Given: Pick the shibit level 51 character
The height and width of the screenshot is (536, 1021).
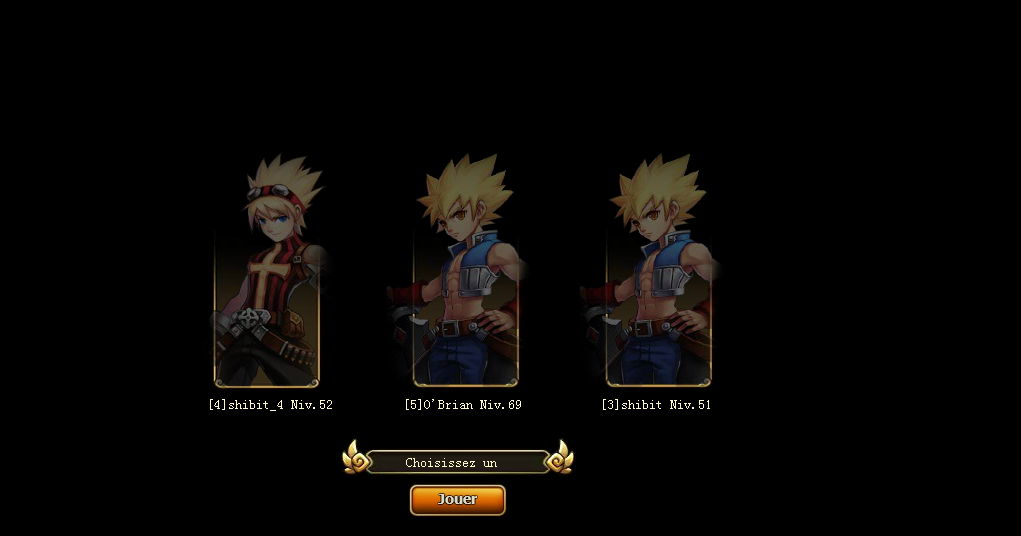Looking at the screenshot, I should (658, 290).
